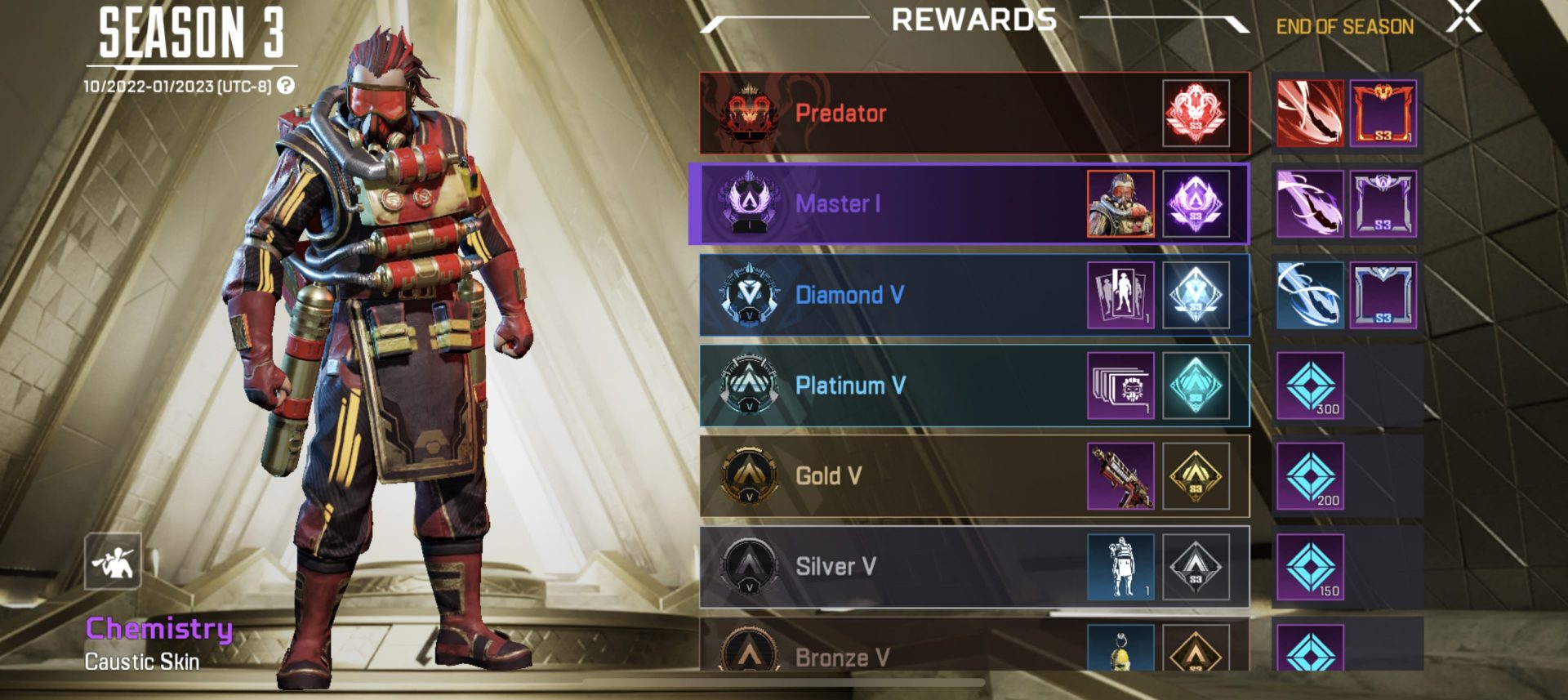View the Caustic skin reward thumbnail
The image size is (1568, 700).
click(x=1120, y=204)
